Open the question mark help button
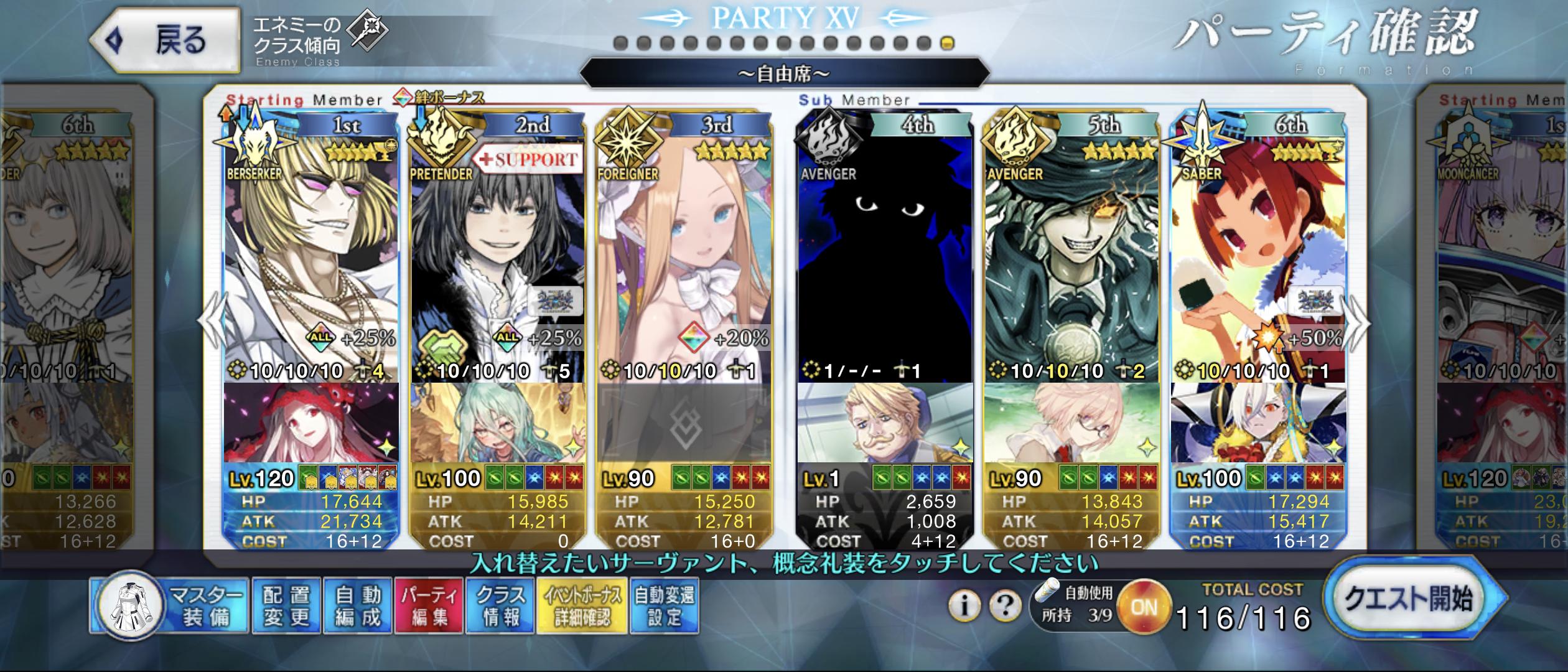Viewport: 1568px width, 672px height. [1004, 605]
